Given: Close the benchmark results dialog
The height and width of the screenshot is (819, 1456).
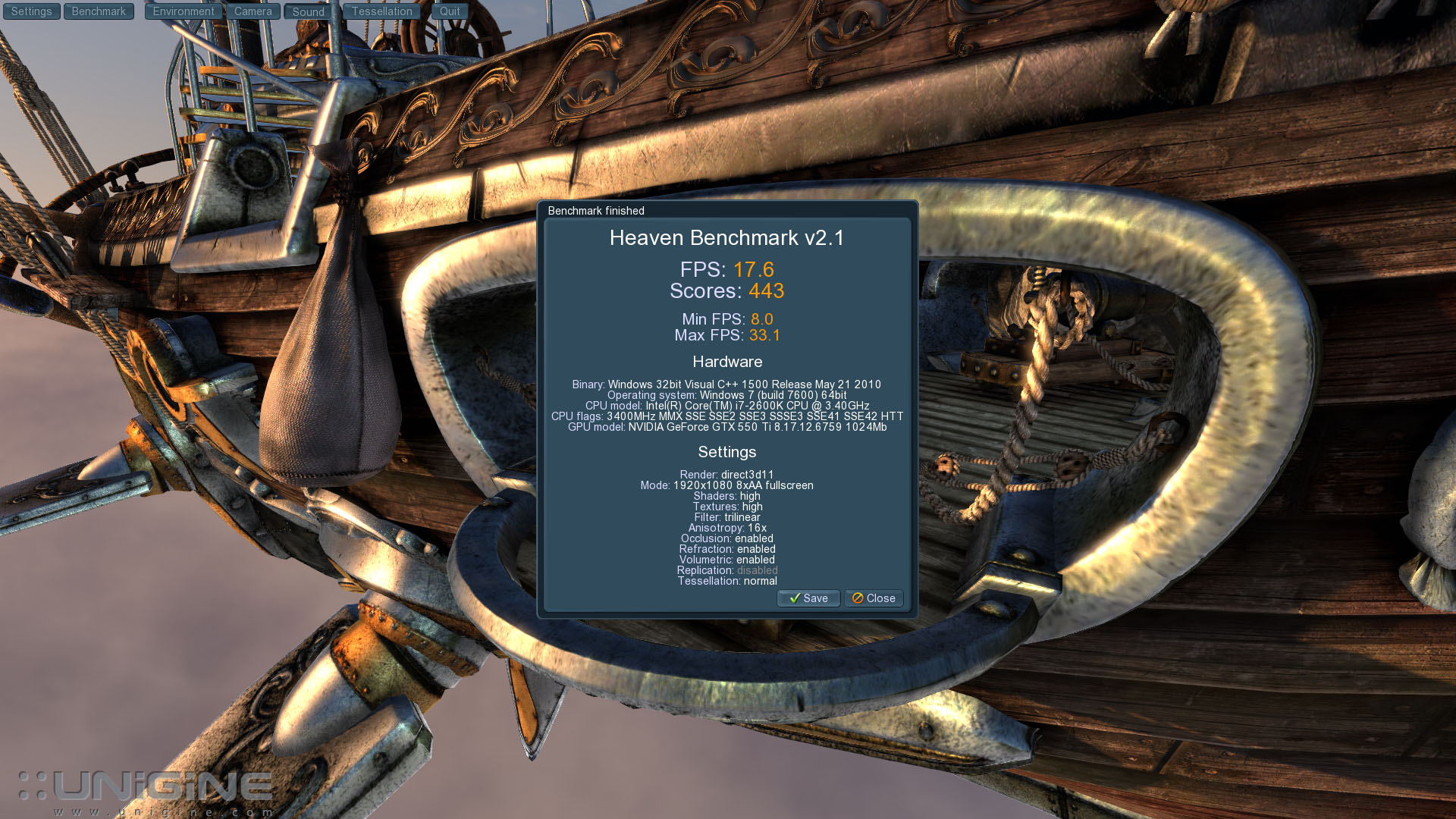Looking at the screenshot, I should pyautogui.click(x=874, y=598).
